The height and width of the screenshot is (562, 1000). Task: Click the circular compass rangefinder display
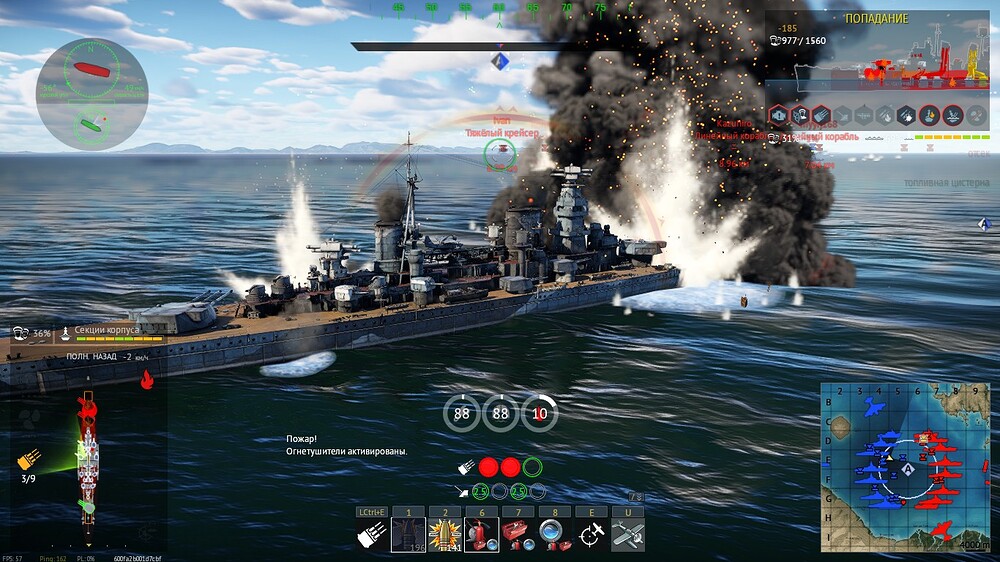(92, 95)
